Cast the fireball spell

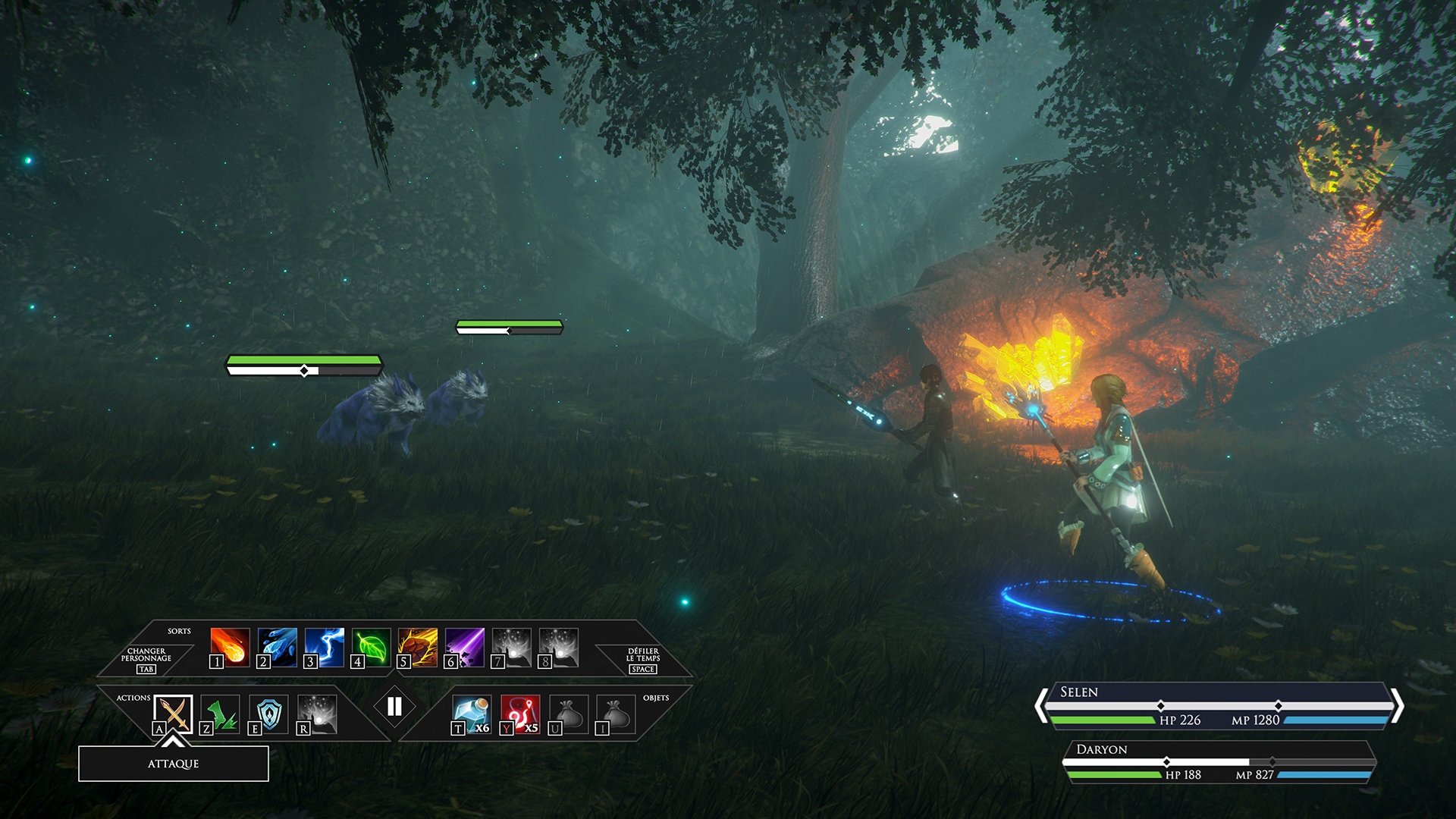[x=230, y=647]
